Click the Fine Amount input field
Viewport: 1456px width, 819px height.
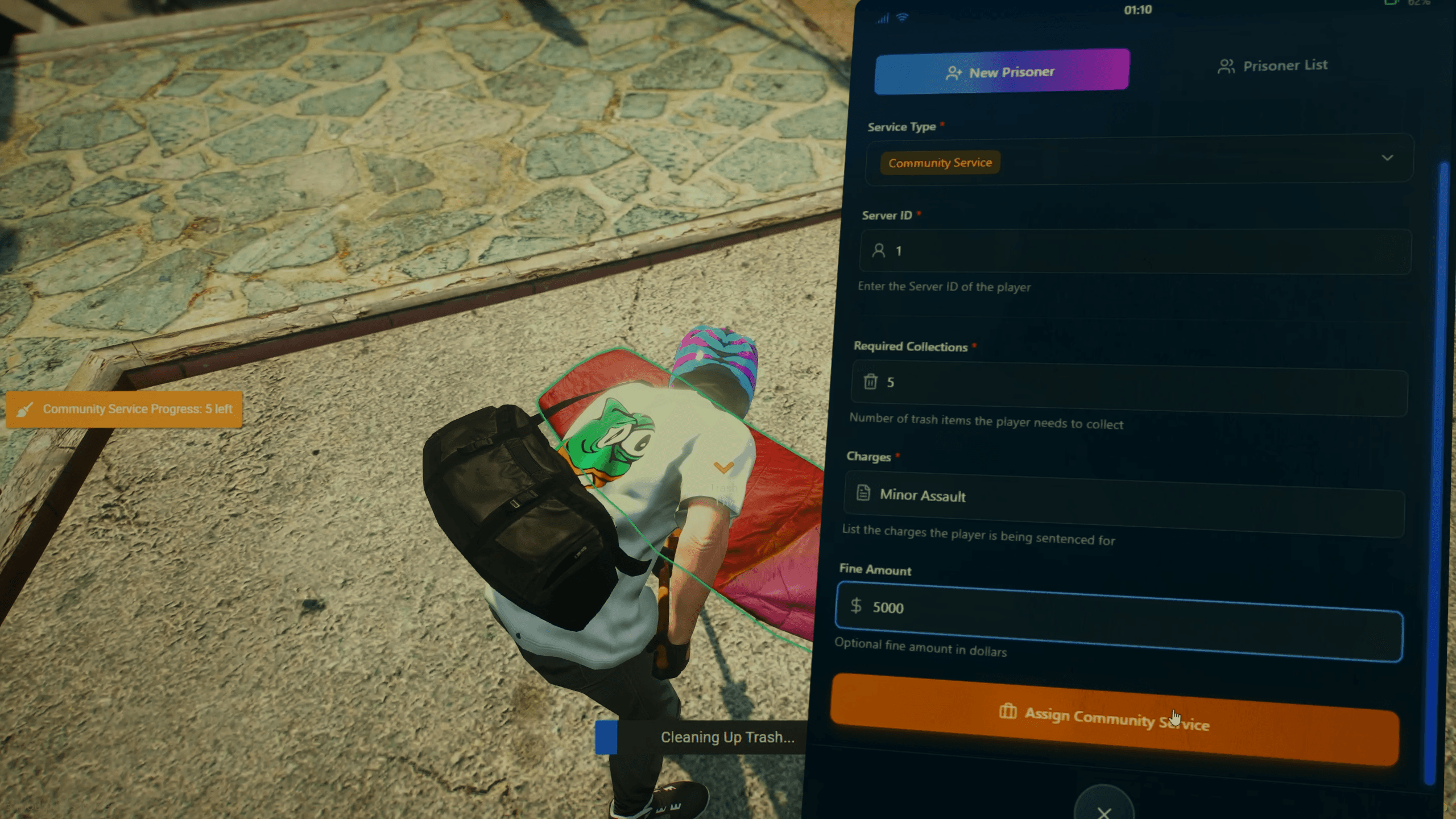tap(1119, 620)
